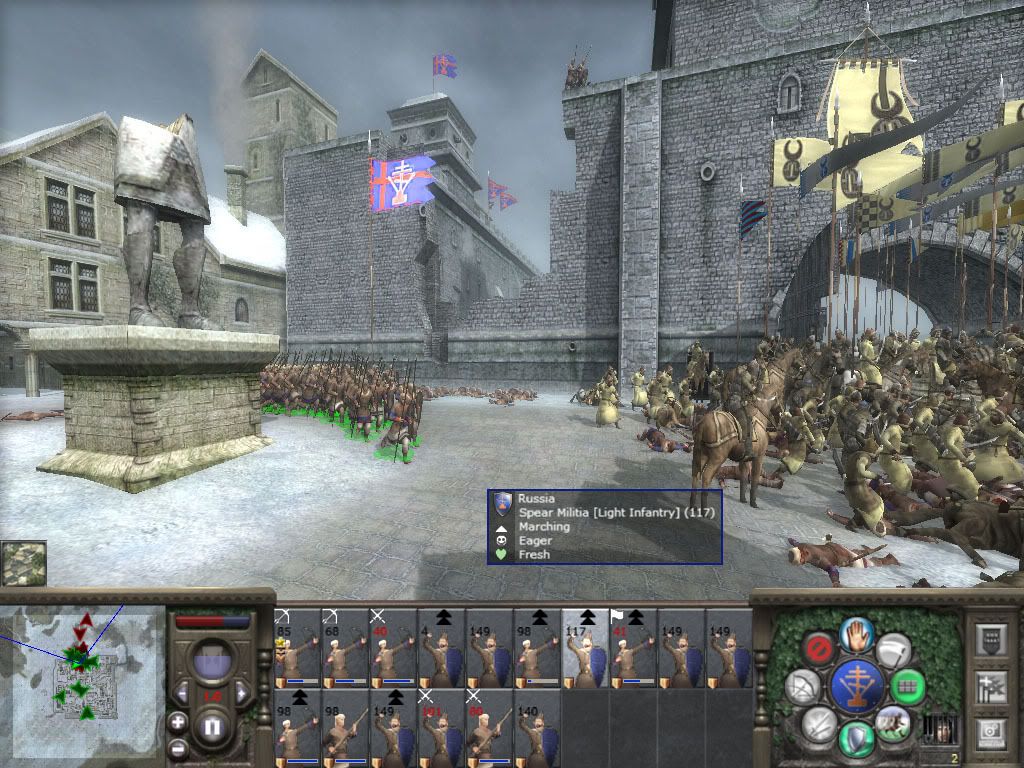This screenshot has width=1024, height=768.
Task: Zoom in the minimap with plus button
Action: point(177,721)
